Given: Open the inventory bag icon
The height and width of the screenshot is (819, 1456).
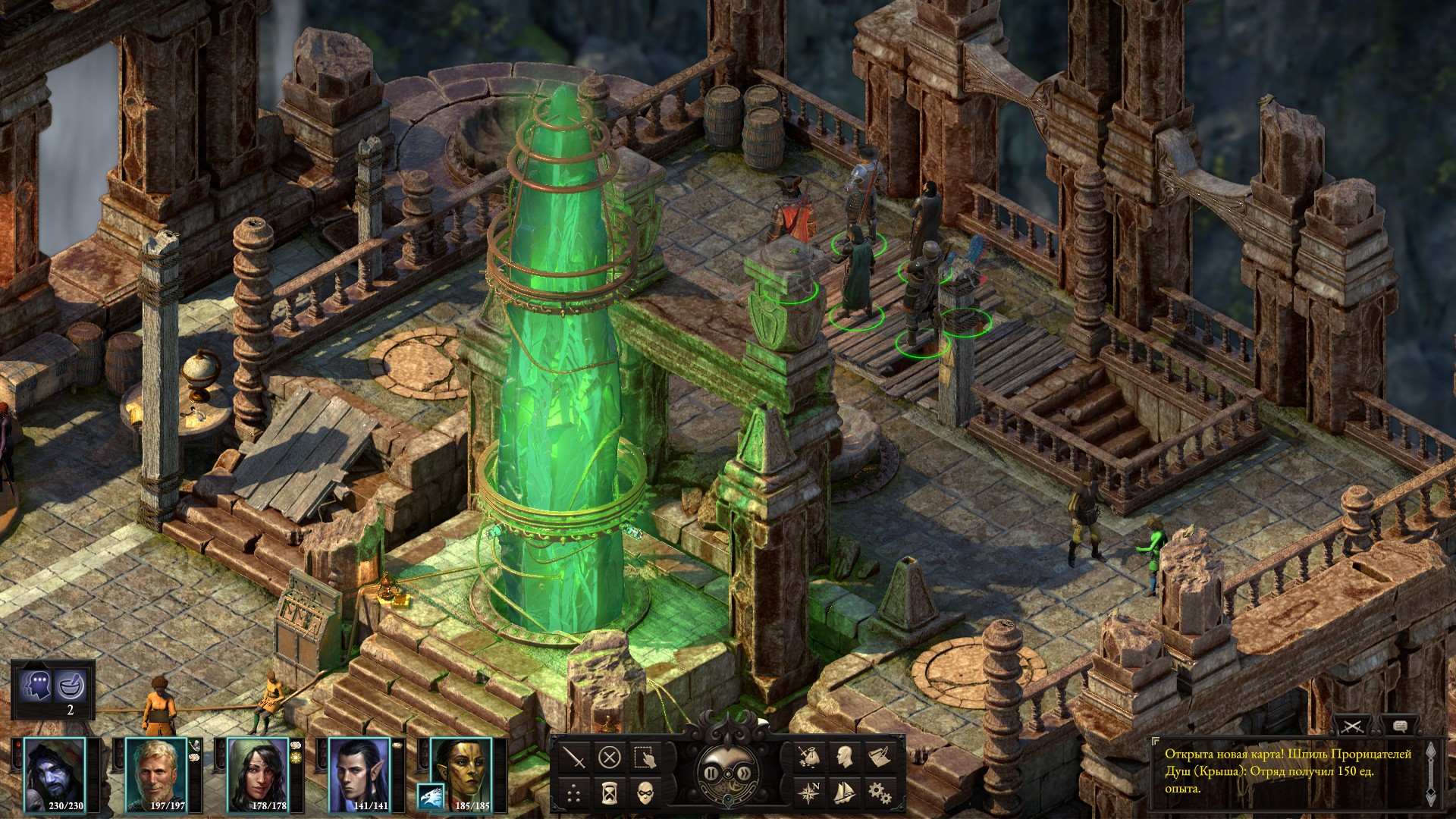Looking at the screenshot, I should click(x=809, y=756).
